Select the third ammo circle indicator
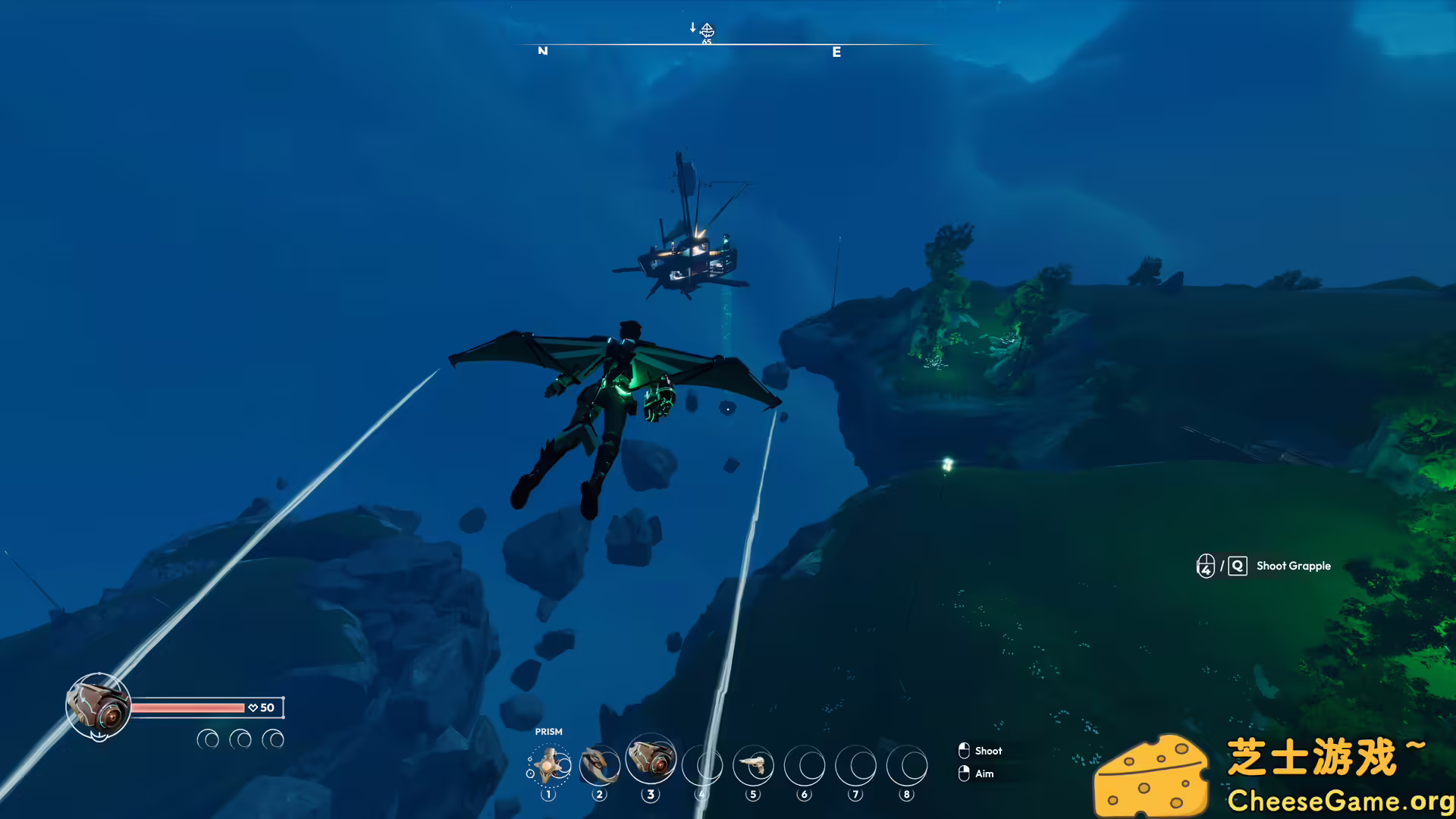The image size is (1456, 819). 274,738
